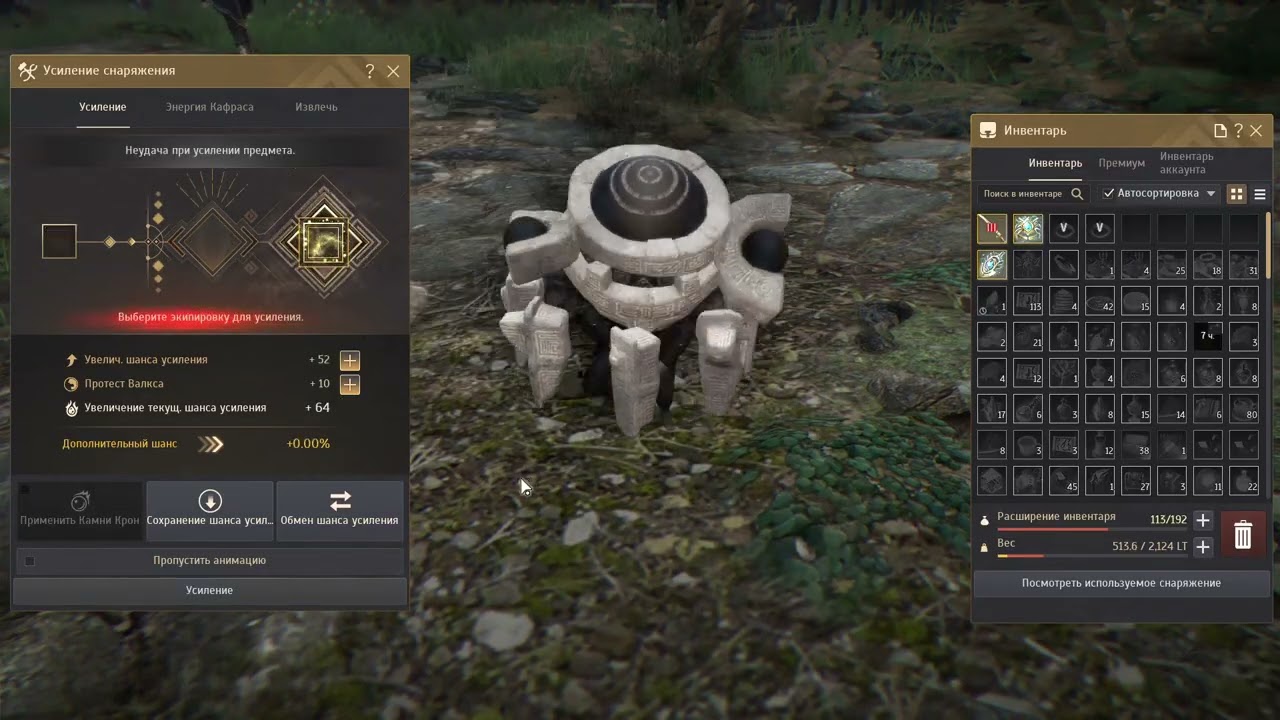Open Посмотреть используемое снаряжение
Screen dimensions: 1280x720
point(1121,583)
